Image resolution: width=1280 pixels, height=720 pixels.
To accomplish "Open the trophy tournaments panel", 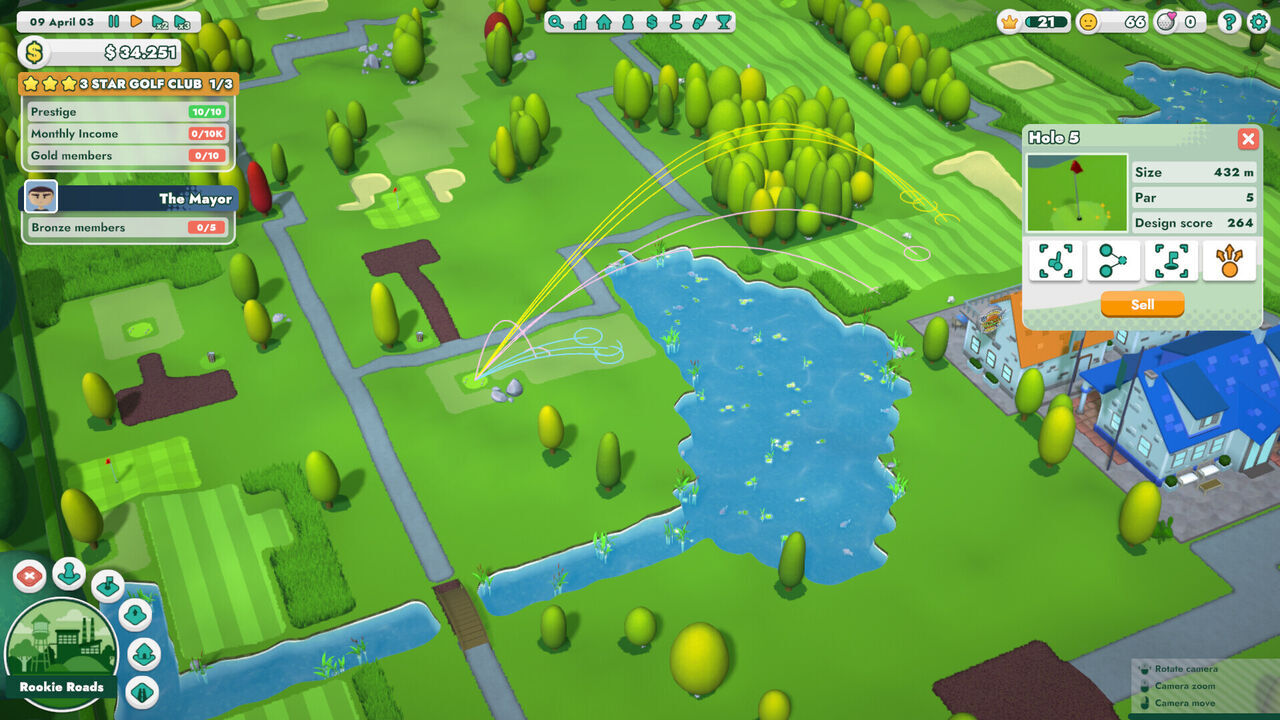I will 724,21.
